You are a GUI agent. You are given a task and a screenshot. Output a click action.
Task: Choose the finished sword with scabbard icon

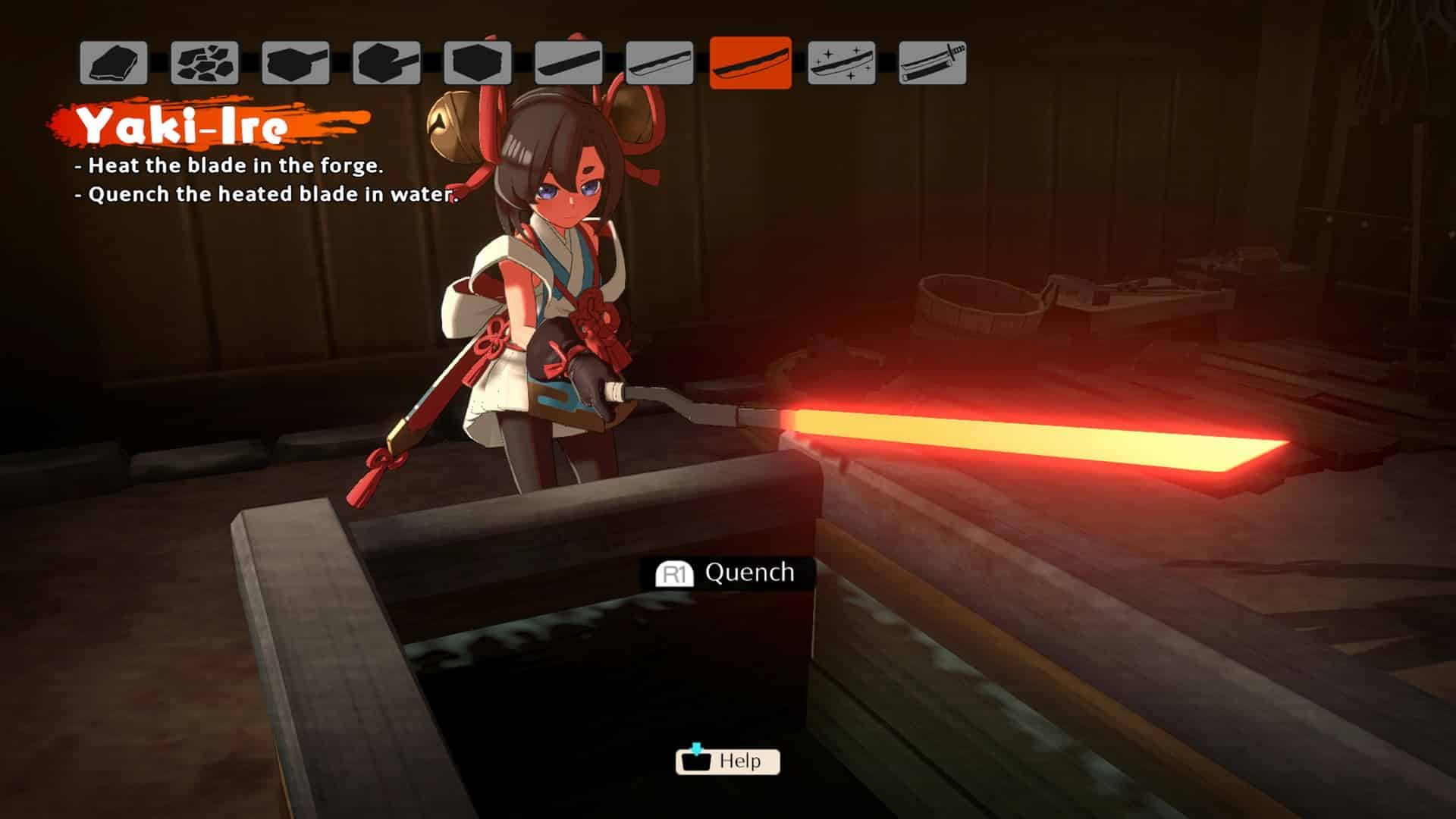[x=933, y=63]
